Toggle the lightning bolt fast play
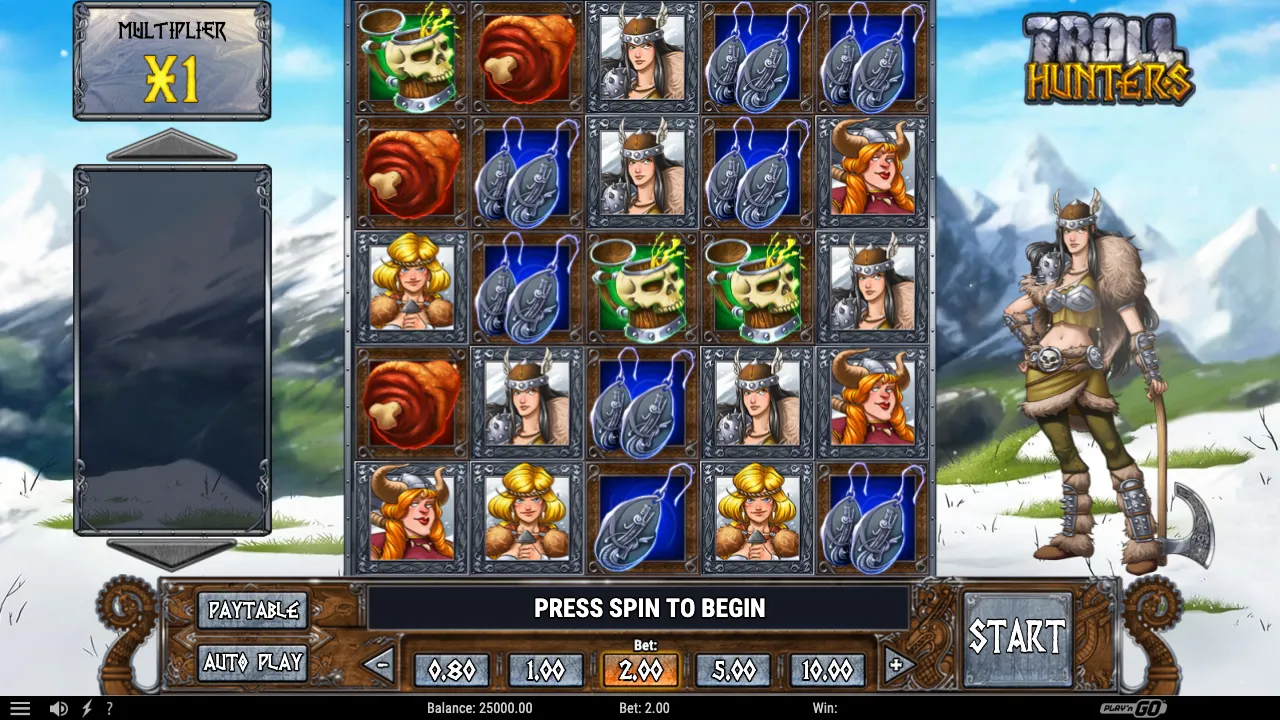Screen dimensions: 1280x720 87,708
